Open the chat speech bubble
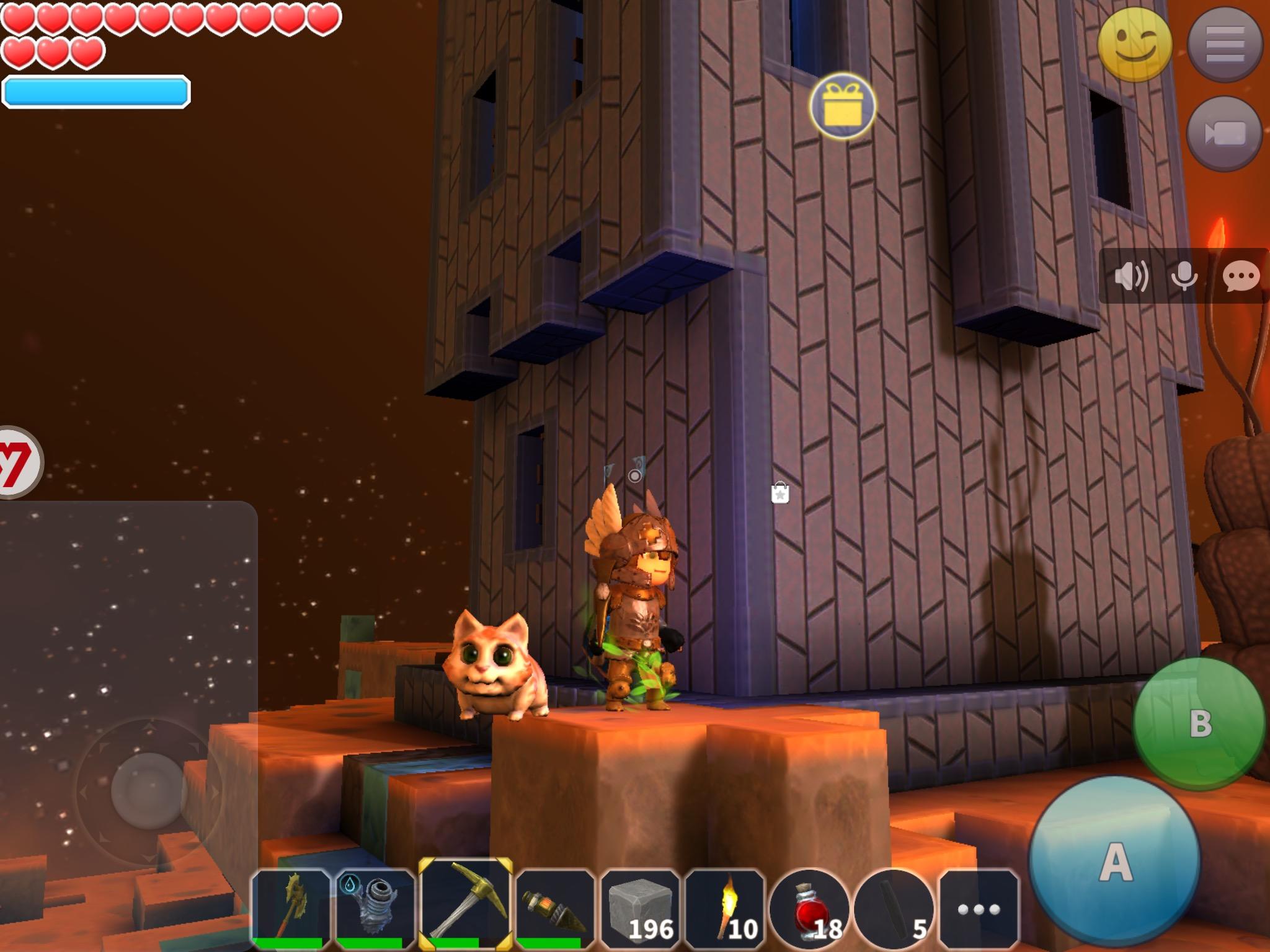This screenshot has width=1270, height=952. pos(1241,276)
